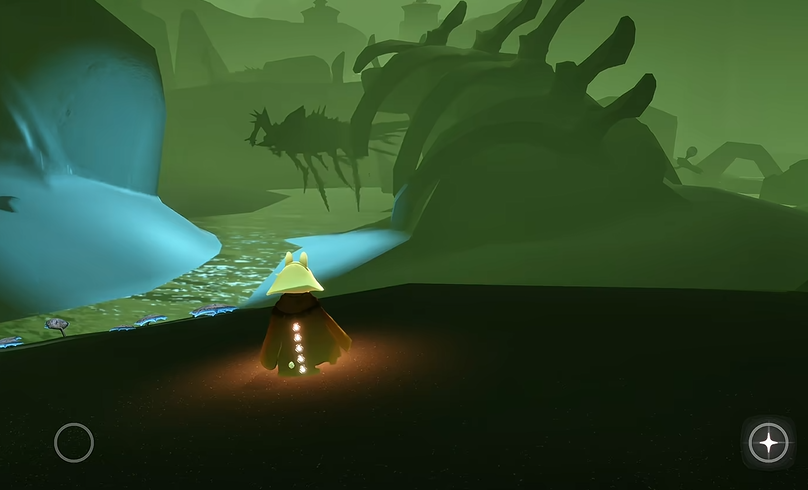Tap the four-point star action button
The height and width of the screenshot is (490, 808).
(768, 442)
